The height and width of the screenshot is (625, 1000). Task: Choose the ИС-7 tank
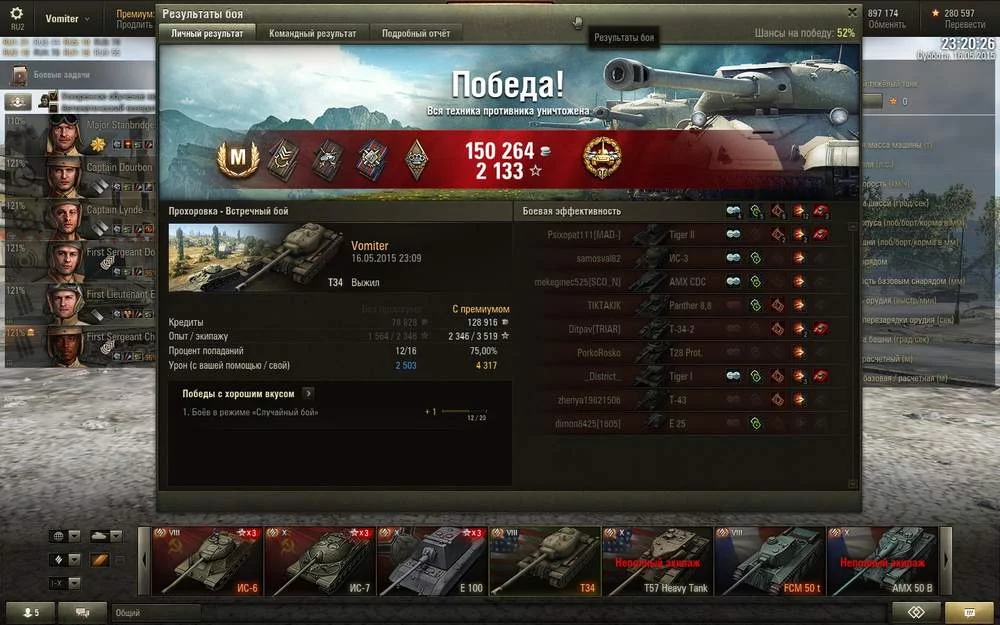coord(318,561)
